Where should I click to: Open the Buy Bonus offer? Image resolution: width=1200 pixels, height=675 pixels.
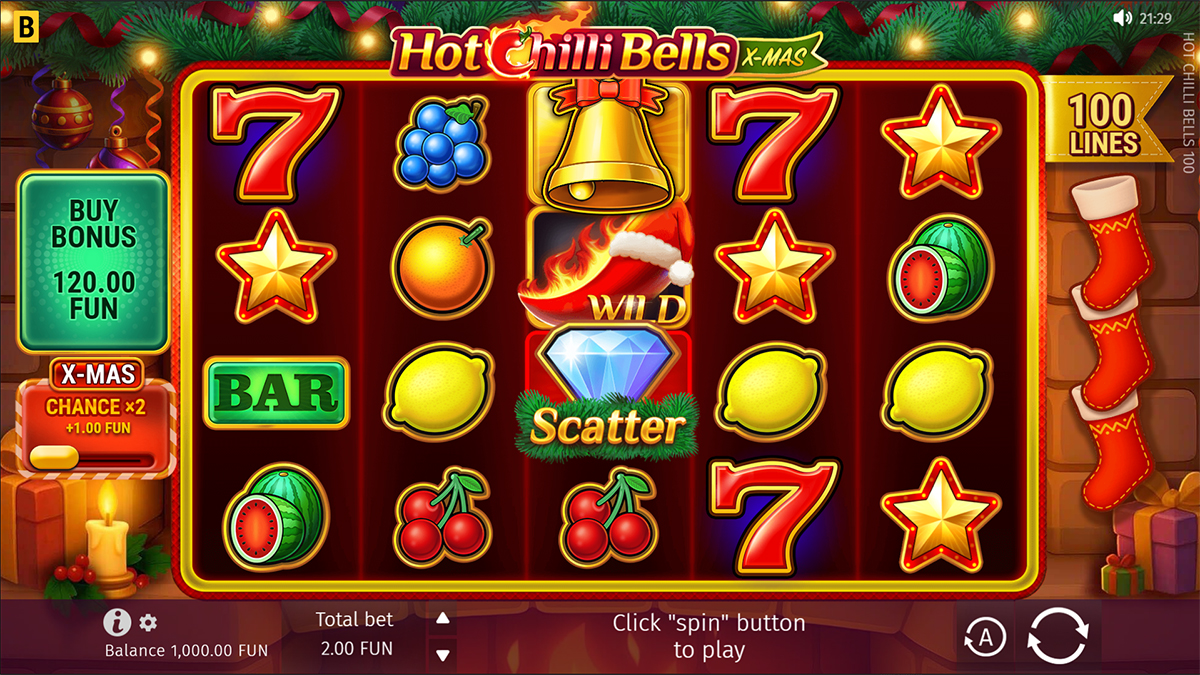94,262
